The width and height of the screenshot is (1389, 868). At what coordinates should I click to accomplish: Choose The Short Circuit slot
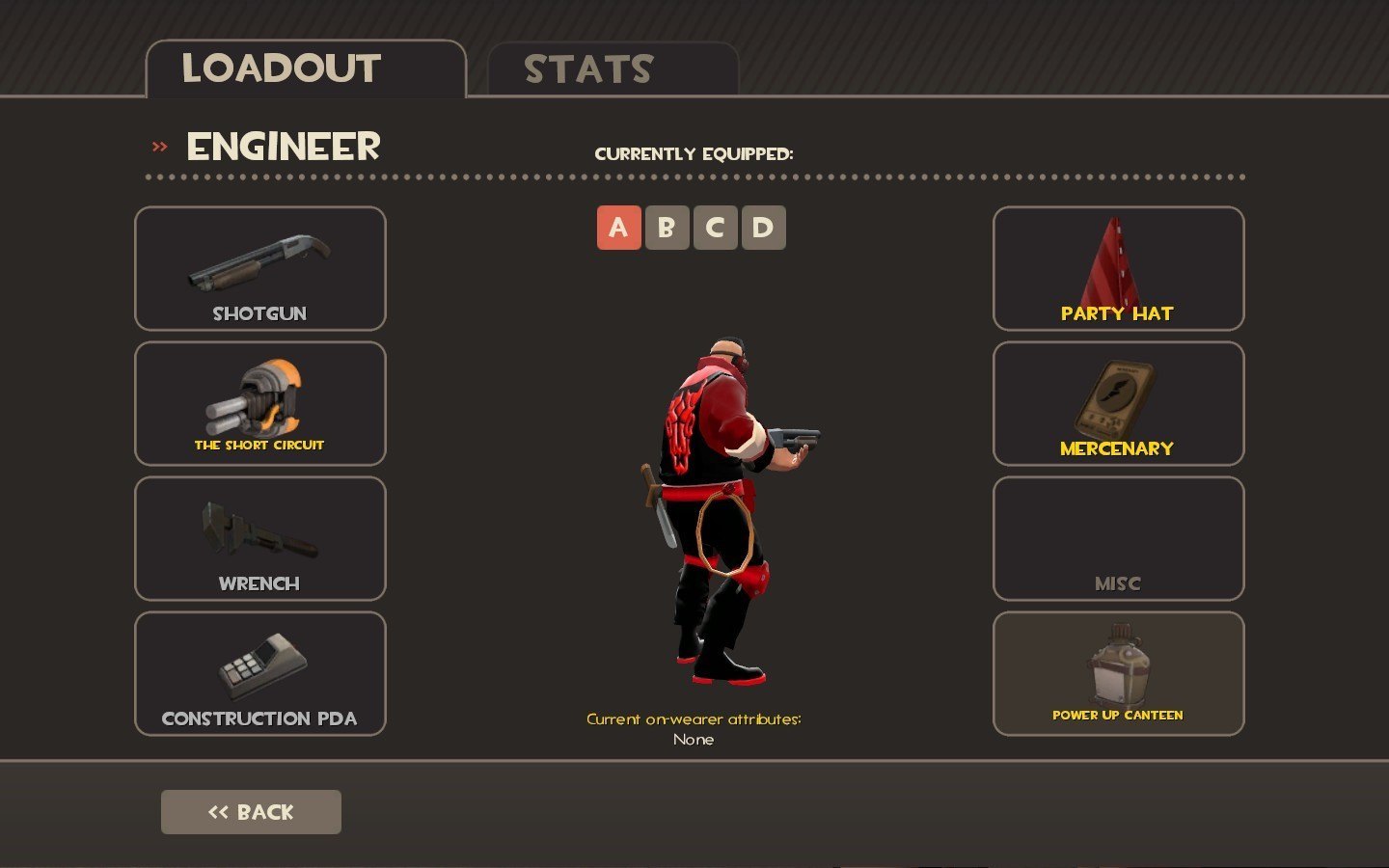260,404
